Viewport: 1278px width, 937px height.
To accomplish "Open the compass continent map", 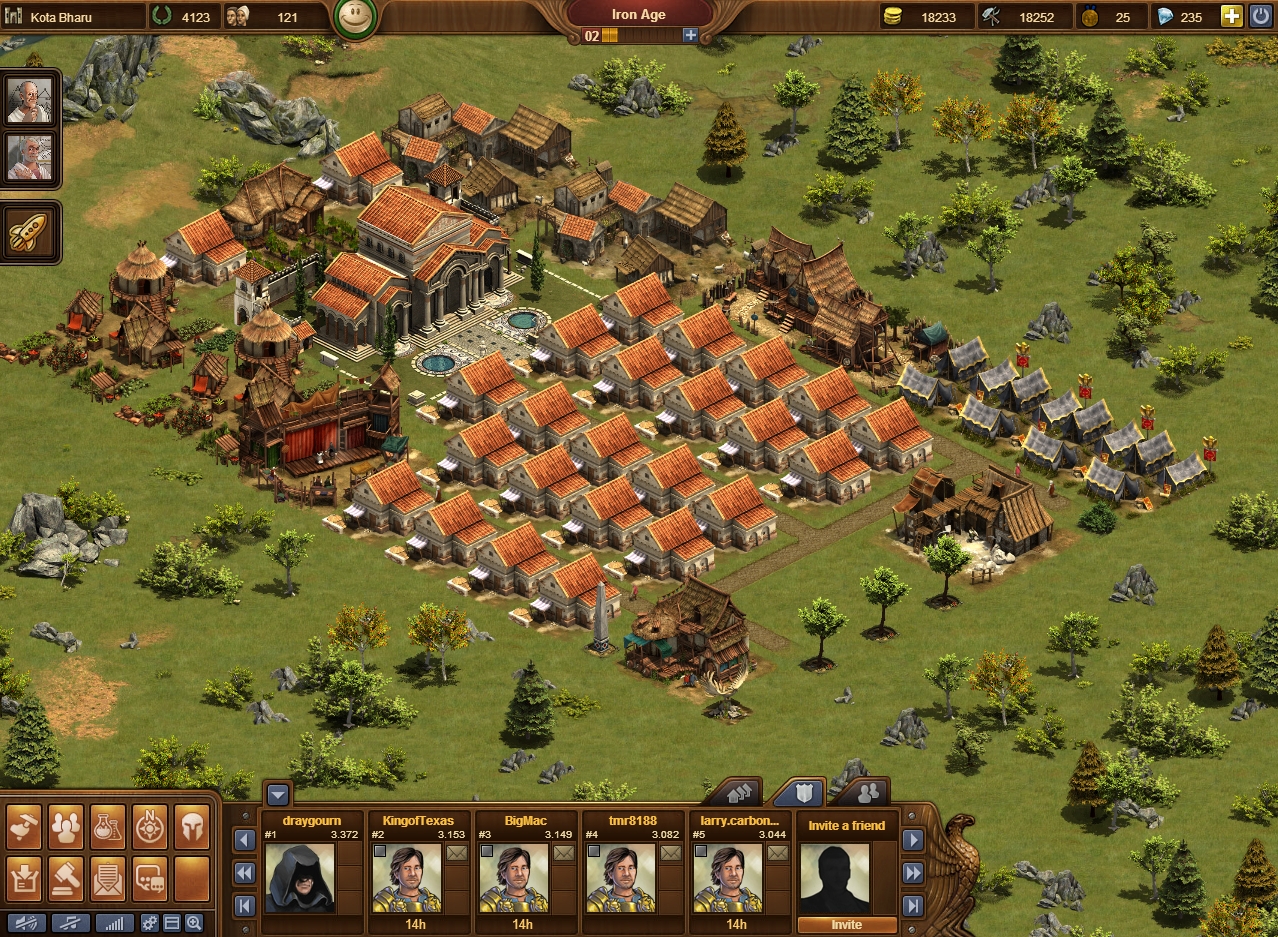I will pos(150,826).
